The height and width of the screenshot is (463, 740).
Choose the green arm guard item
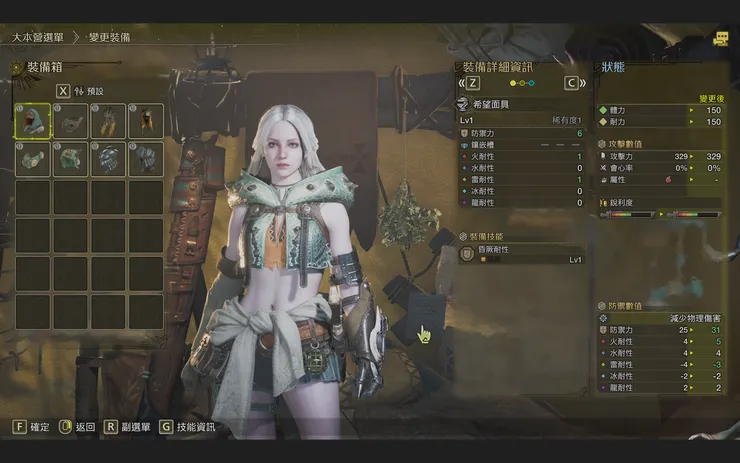(32, 159)
